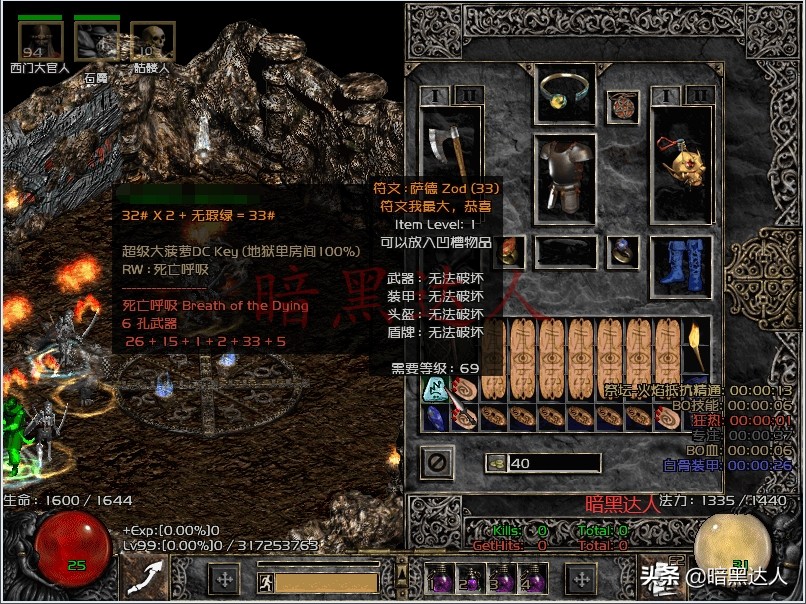Click the gold amount button showing 40
The image size is (806, 604).
click(497, 463)
